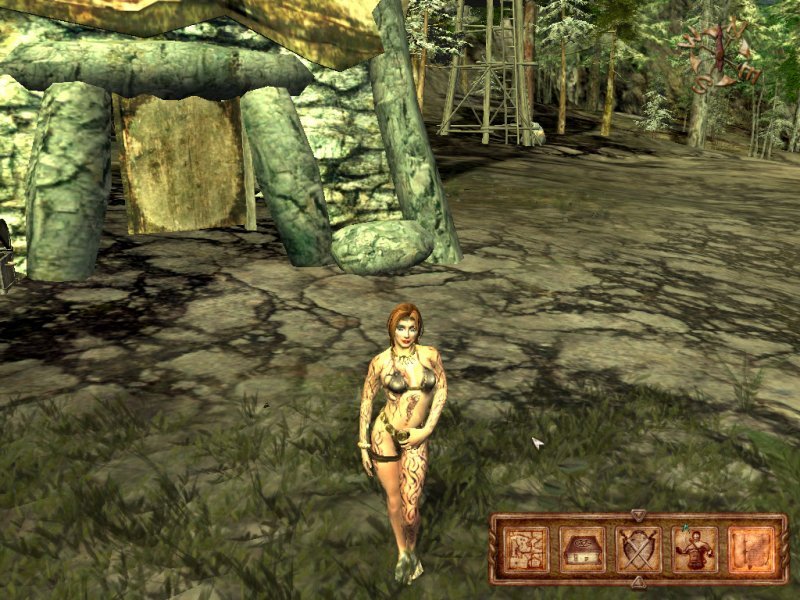Click the down arrow above the toolbar
Viewport: 800px width, 600px height.
click(x=638, y=516)
